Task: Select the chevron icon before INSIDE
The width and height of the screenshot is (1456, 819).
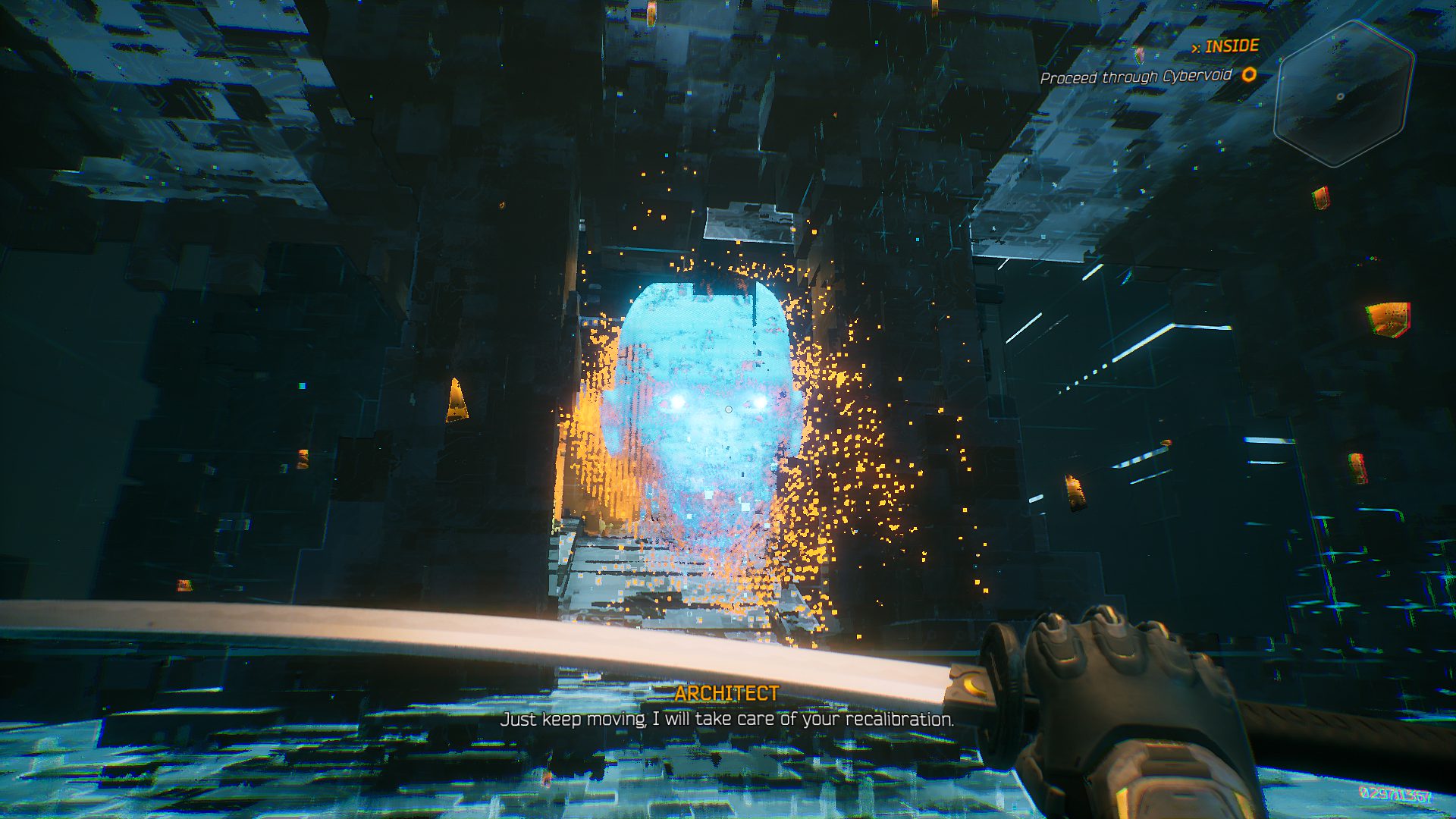Action: (x=1196, y=45)
